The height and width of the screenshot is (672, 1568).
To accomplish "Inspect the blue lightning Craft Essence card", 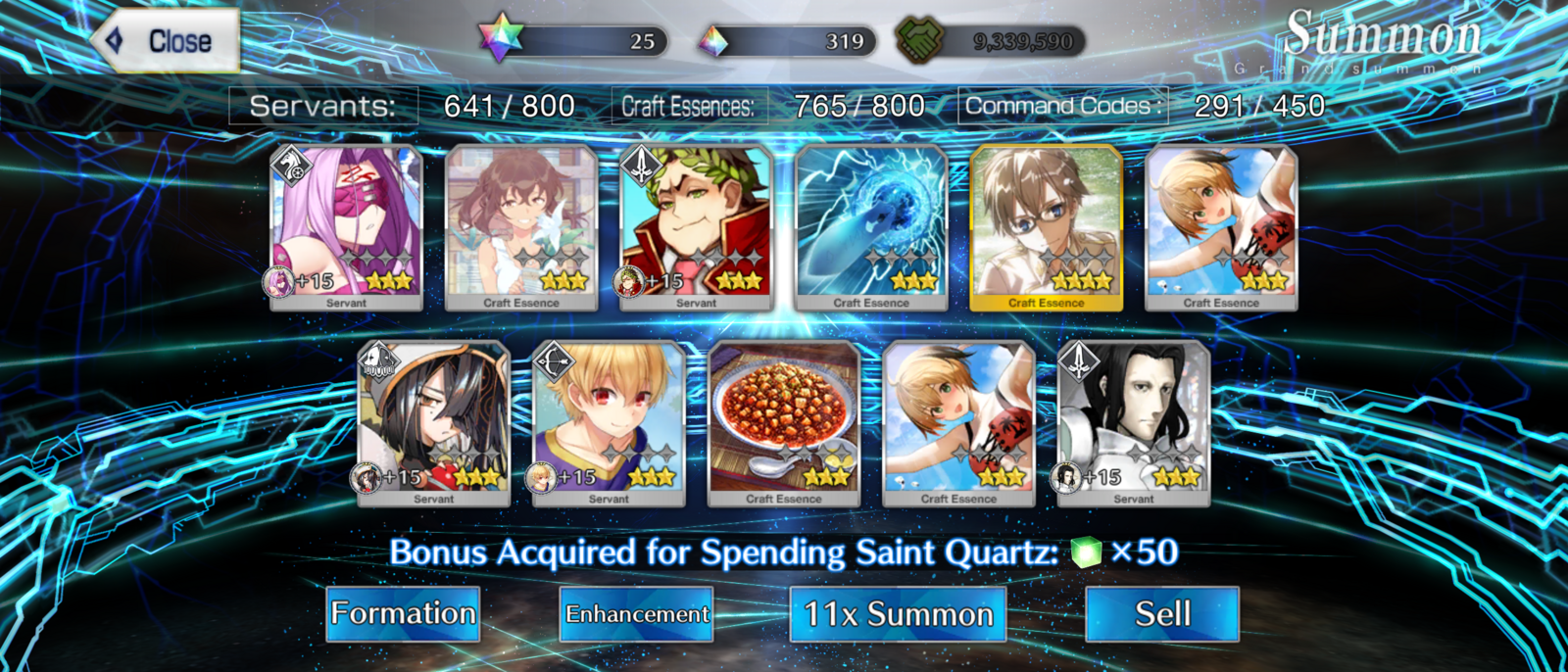I will 871,227.
